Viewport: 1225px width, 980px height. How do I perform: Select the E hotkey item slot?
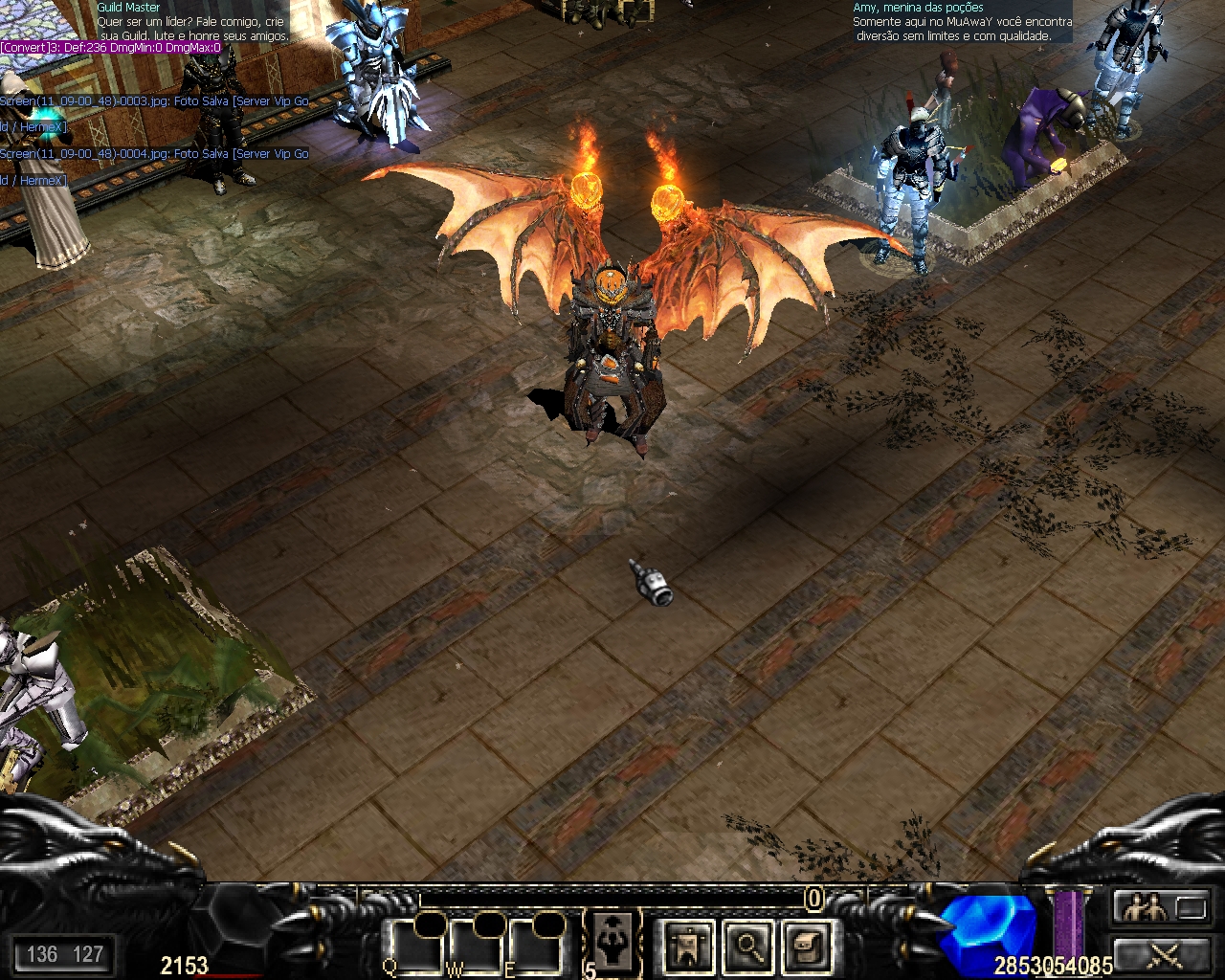(536, 946)
